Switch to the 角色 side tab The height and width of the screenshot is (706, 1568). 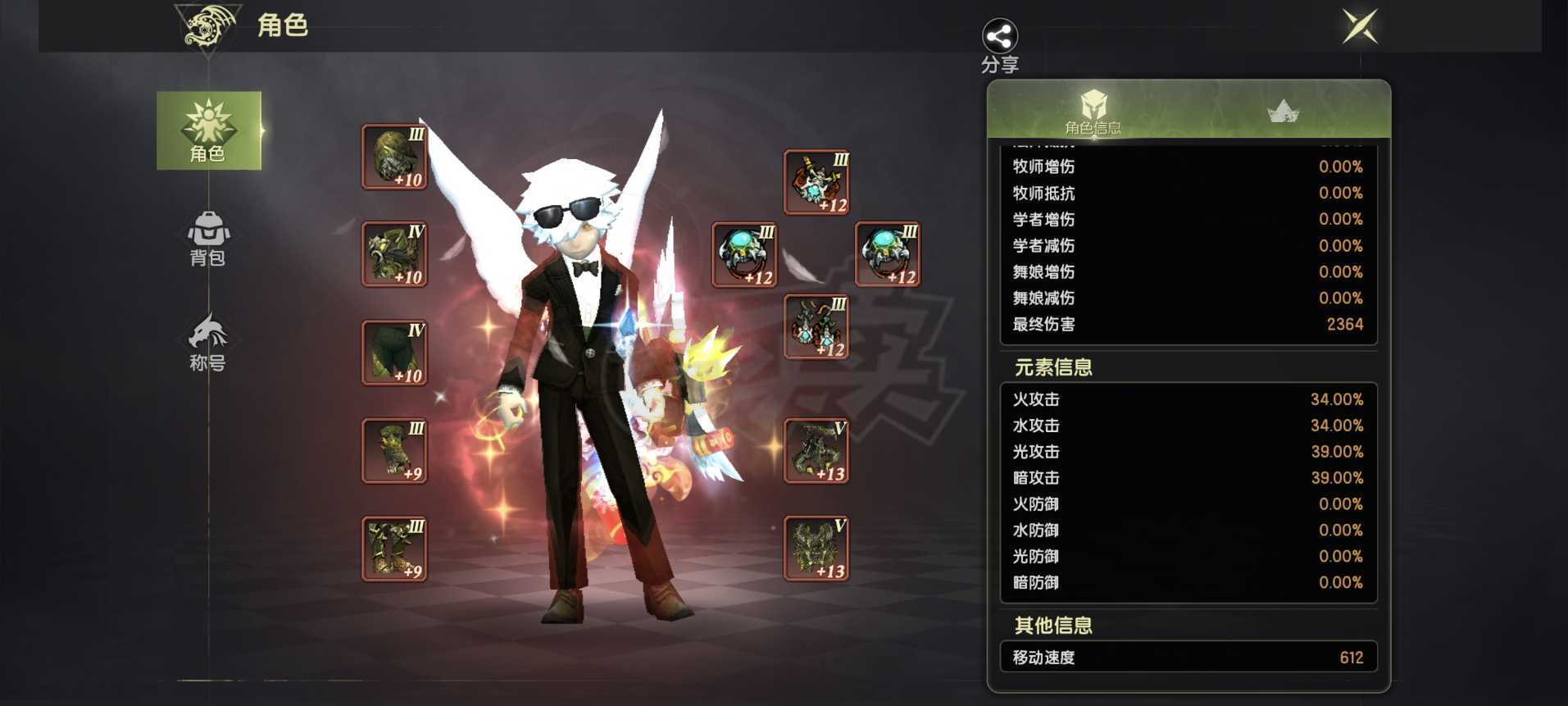209,130
